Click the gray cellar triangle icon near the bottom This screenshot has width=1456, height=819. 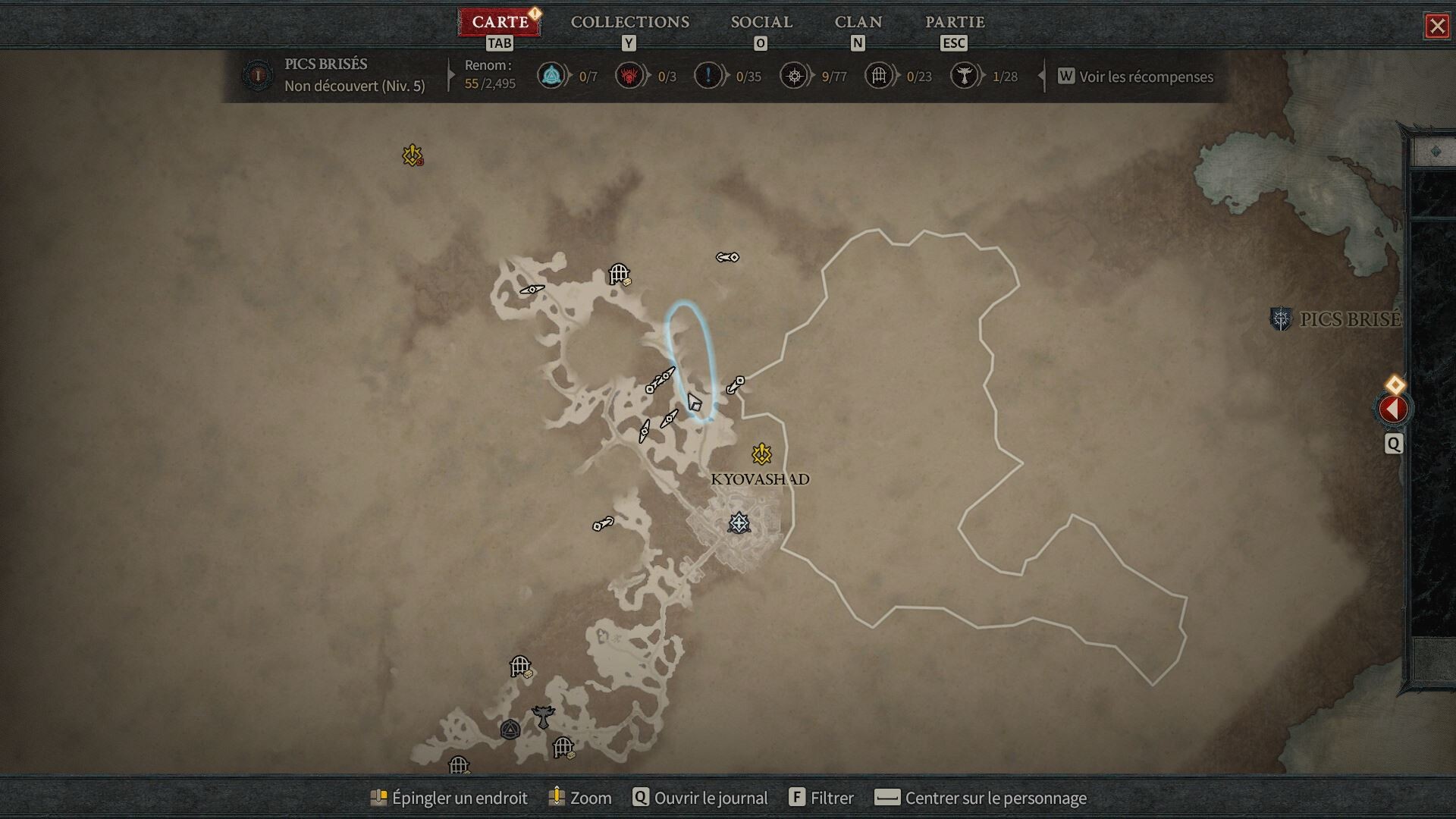511,730
